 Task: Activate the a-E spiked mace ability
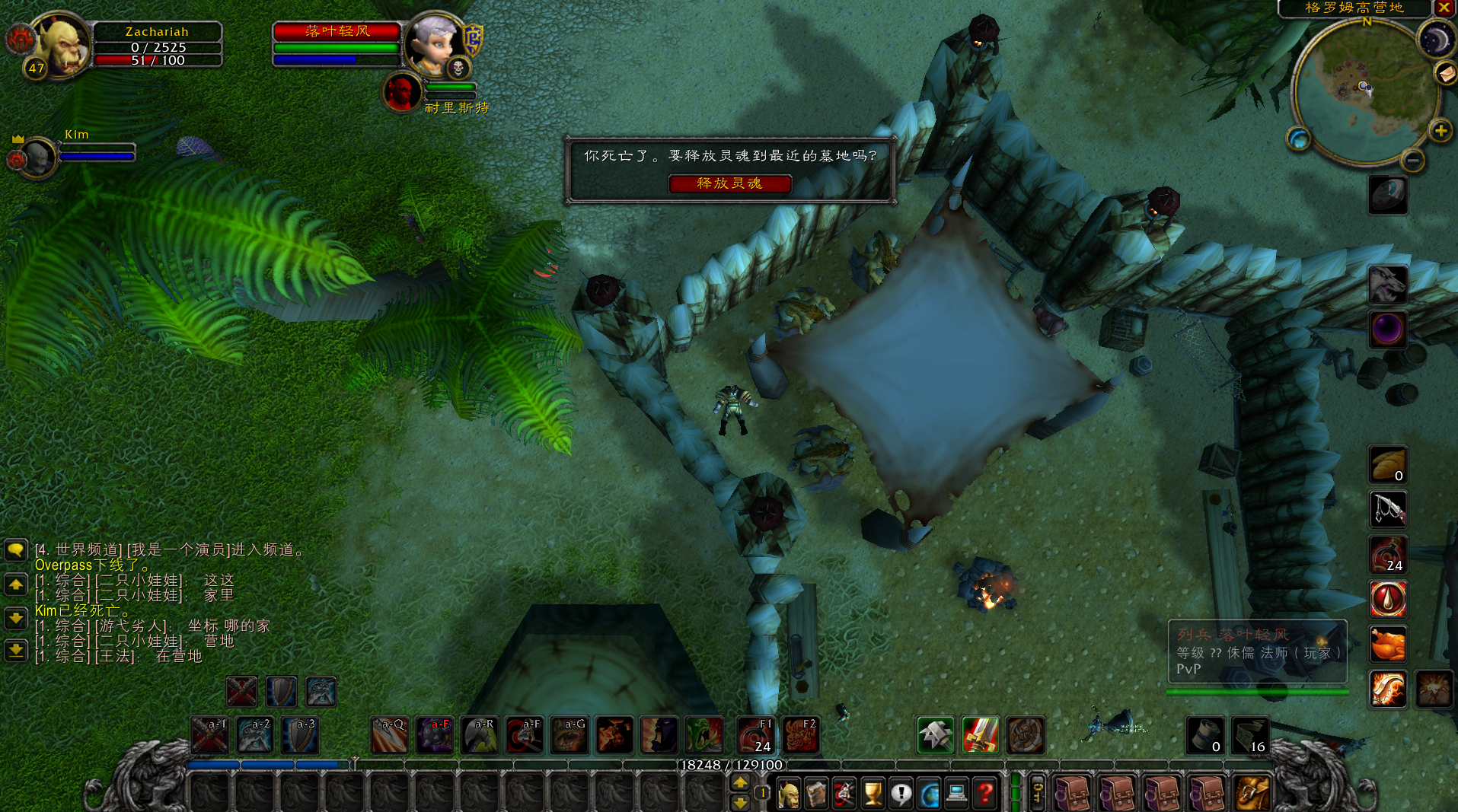(x=435, y=735)
